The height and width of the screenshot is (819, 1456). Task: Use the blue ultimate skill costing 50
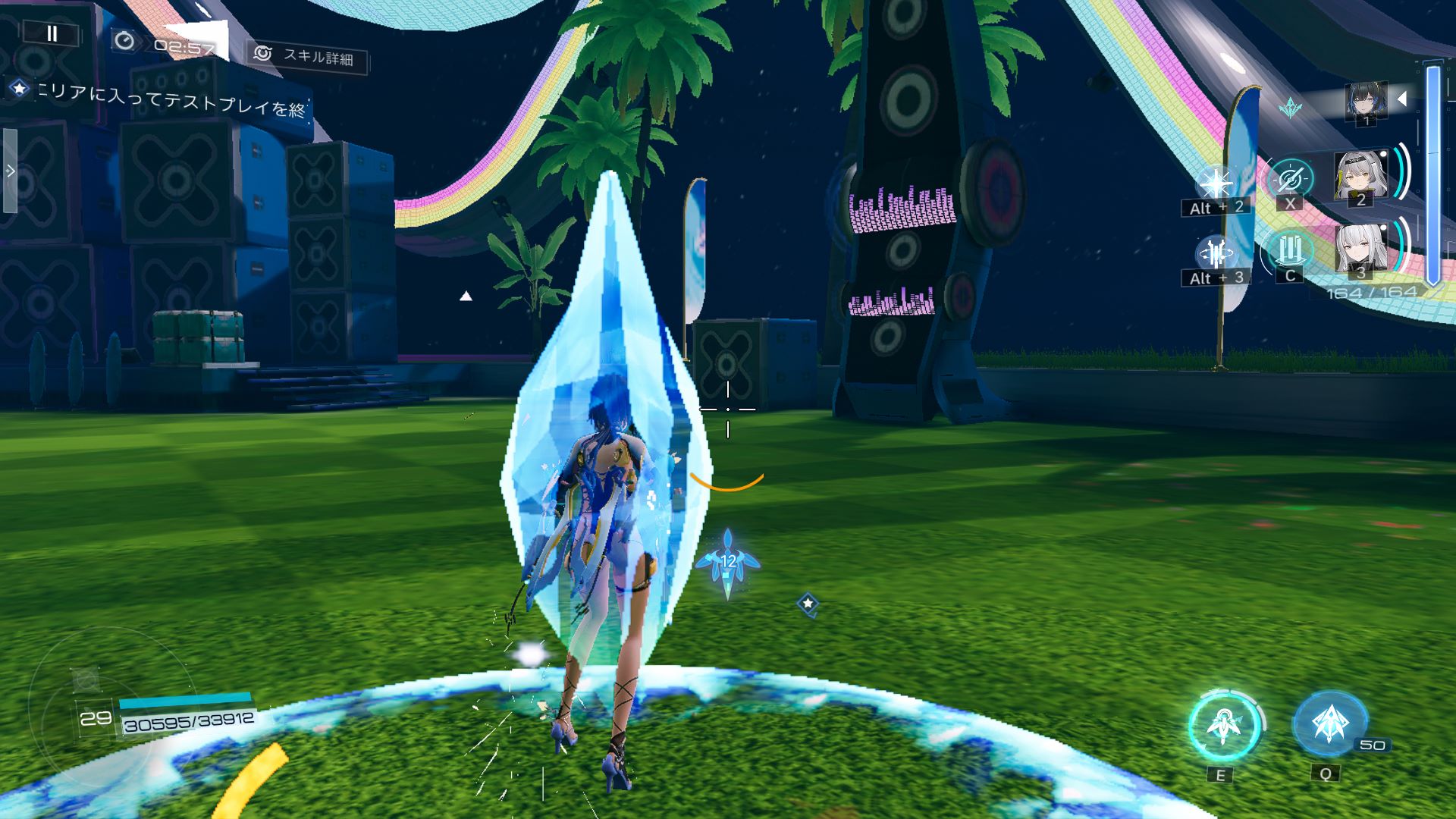click(x=1329, y=723)
